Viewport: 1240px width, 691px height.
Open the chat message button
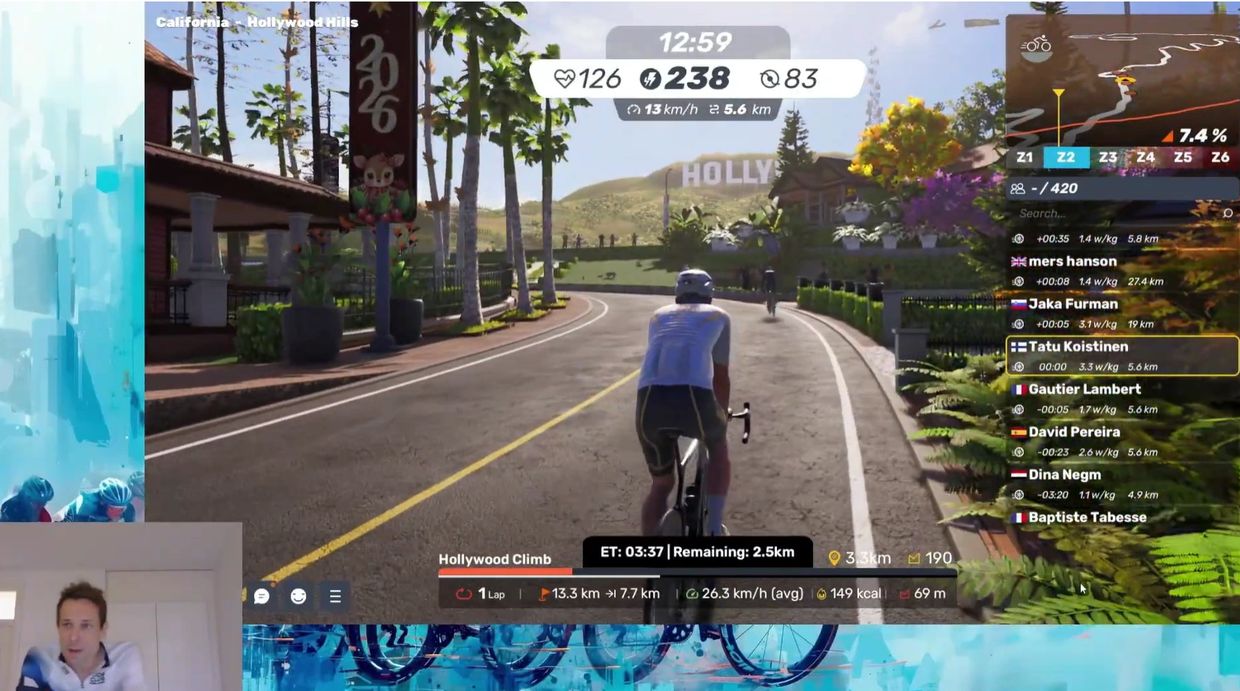click(262, 596)
